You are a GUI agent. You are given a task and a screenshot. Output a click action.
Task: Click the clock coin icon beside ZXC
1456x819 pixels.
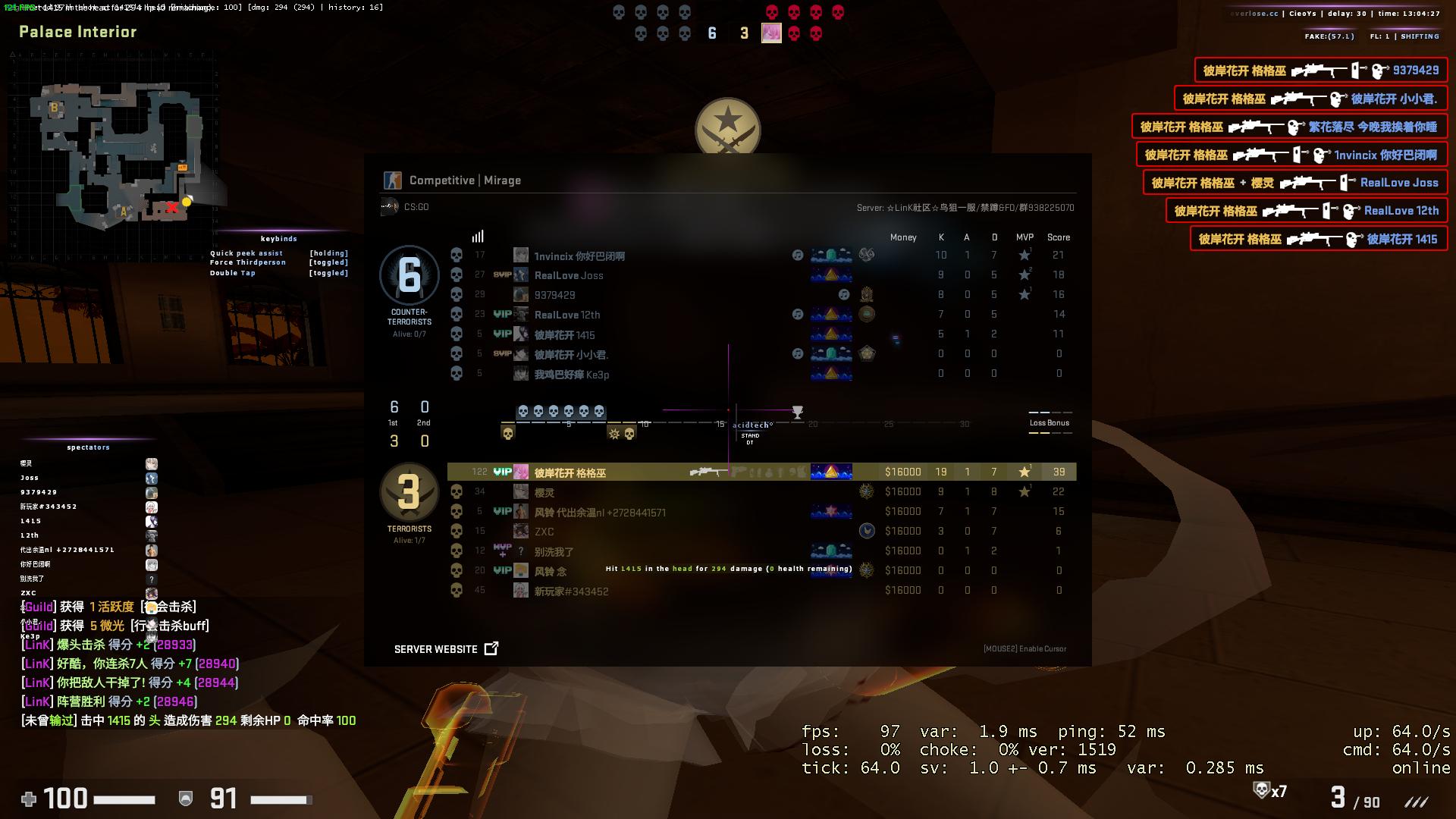[865, 531]
